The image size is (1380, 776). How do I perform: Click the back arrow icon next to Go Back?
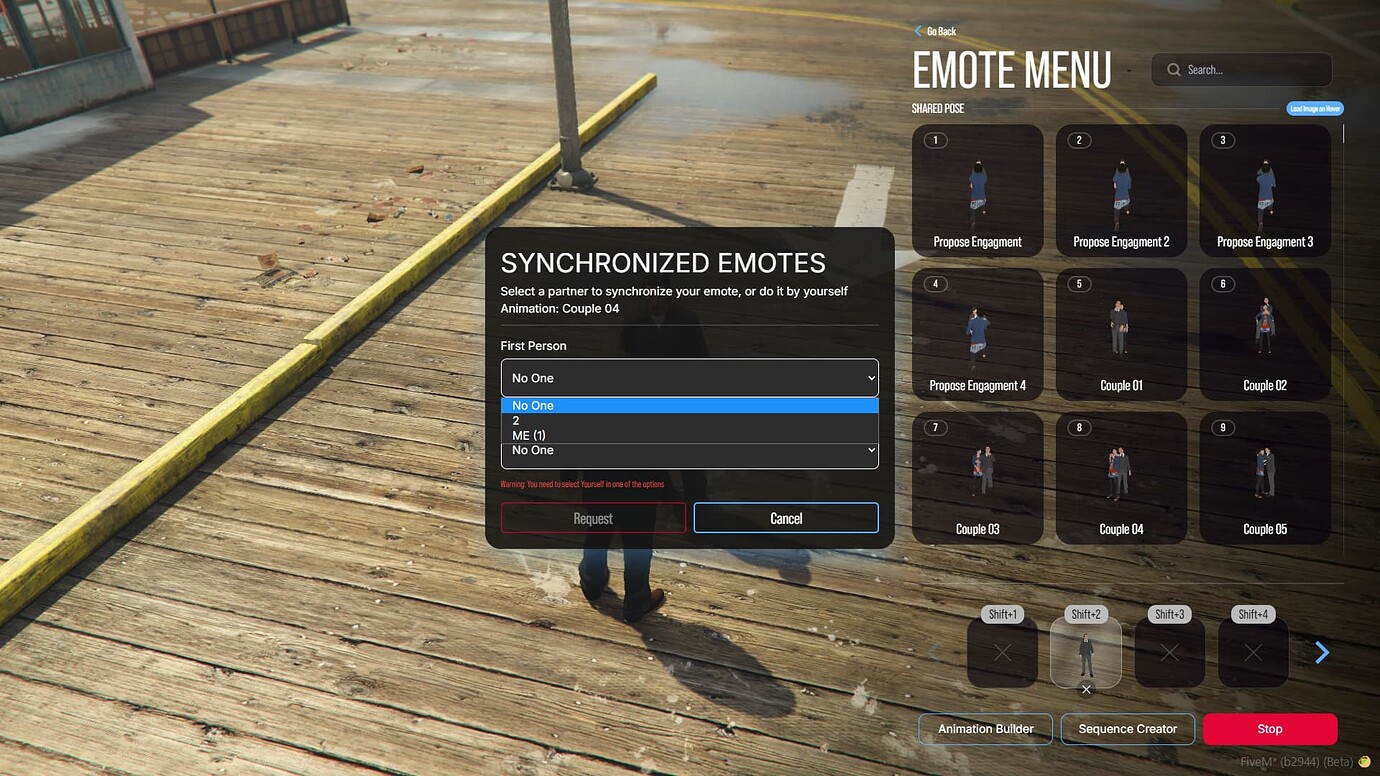[x=918, y=31]
